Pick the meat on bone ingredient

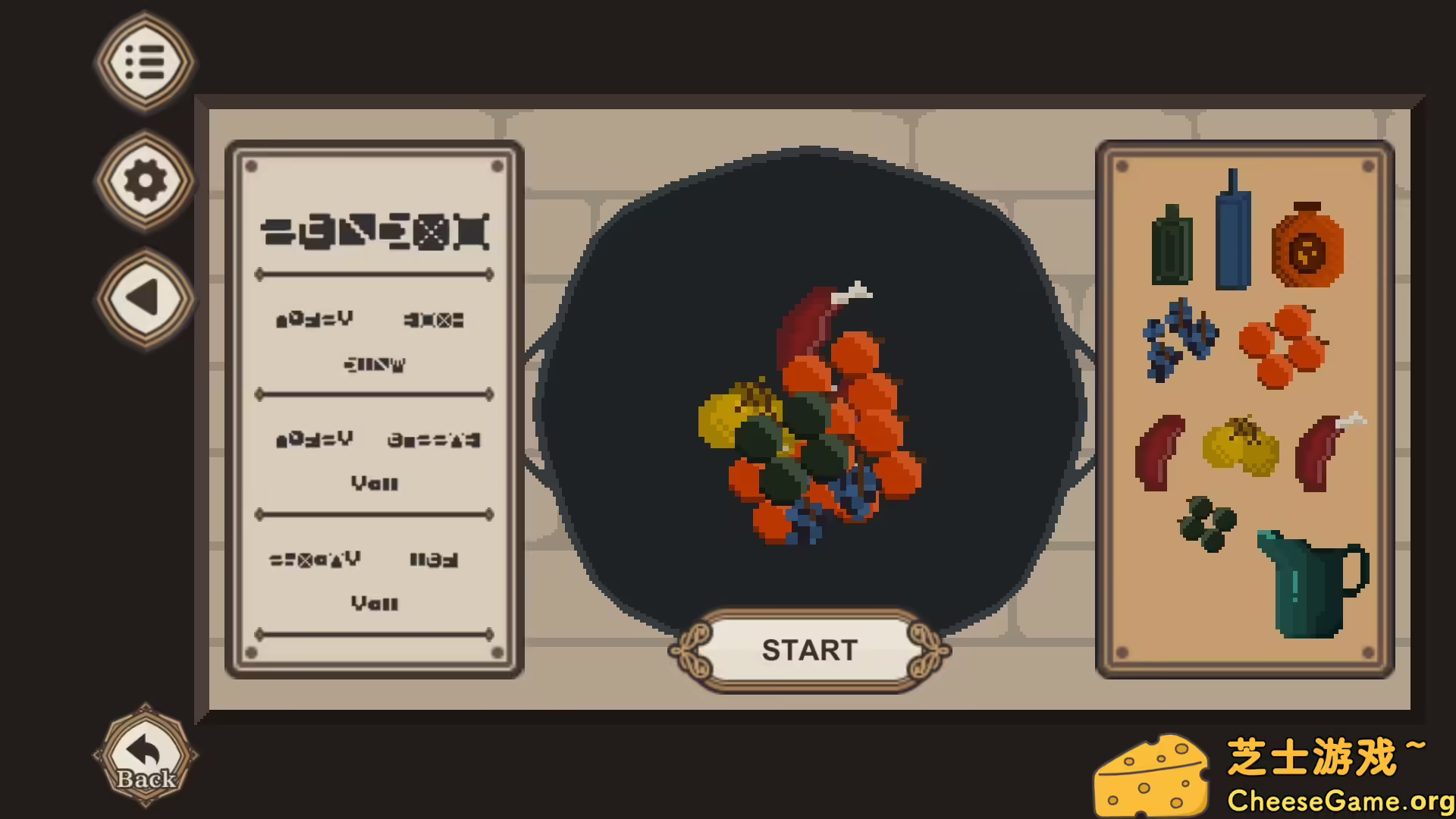tap(1324, 453)
